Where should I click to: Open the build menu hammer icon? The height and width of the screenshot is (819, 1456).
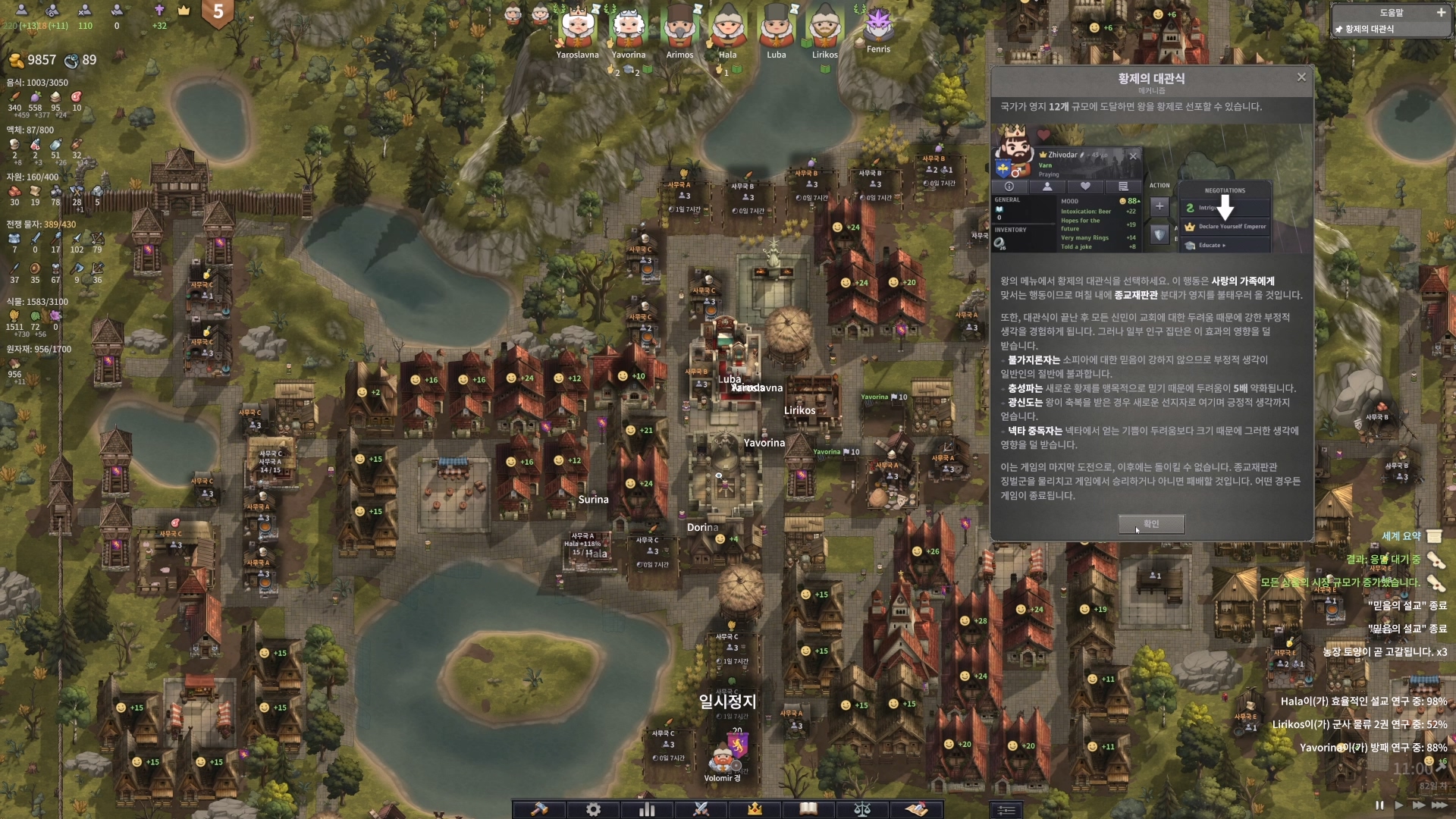(539, 809)
